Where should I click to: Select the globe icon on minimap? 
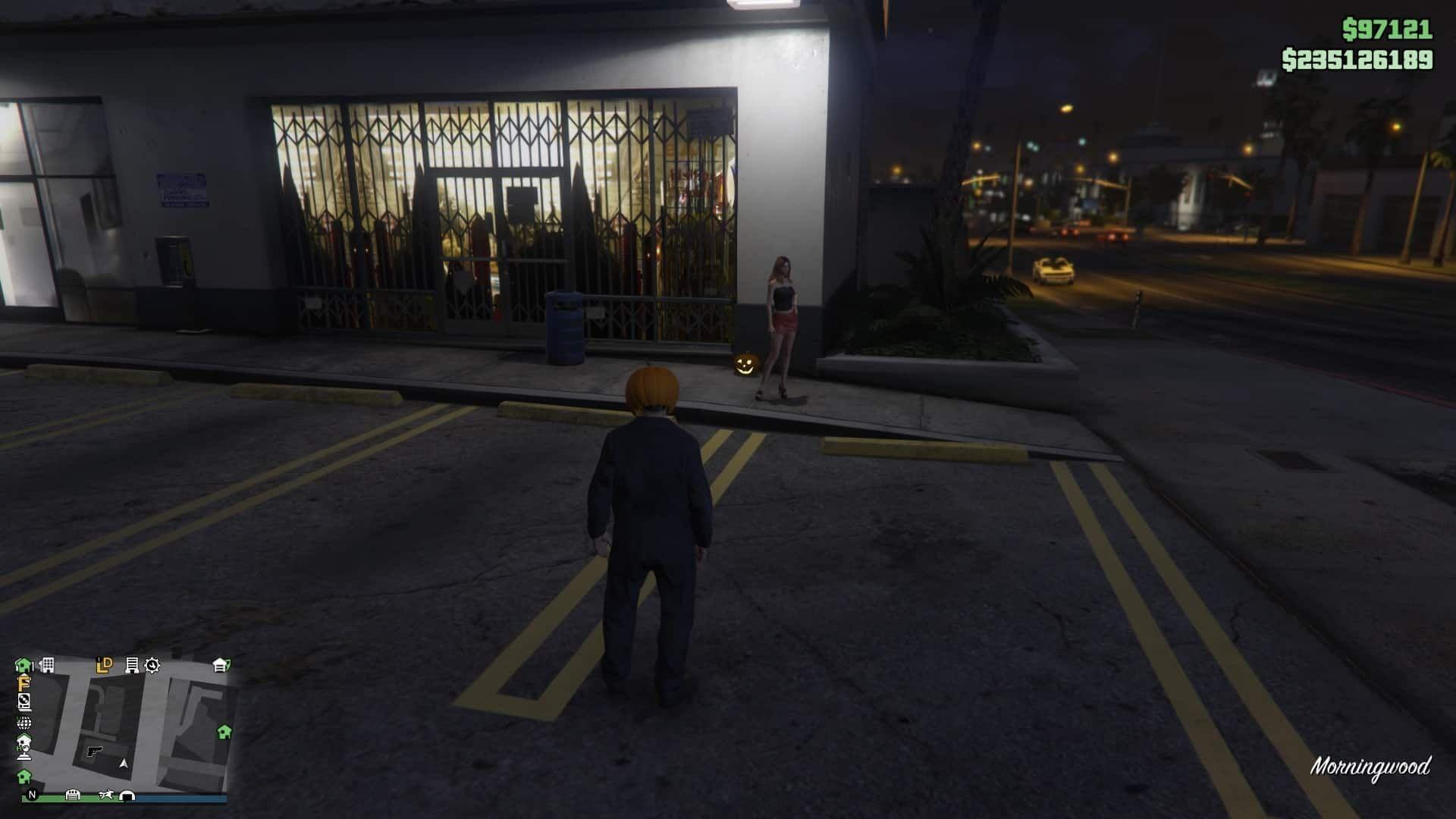coord(24,722)
